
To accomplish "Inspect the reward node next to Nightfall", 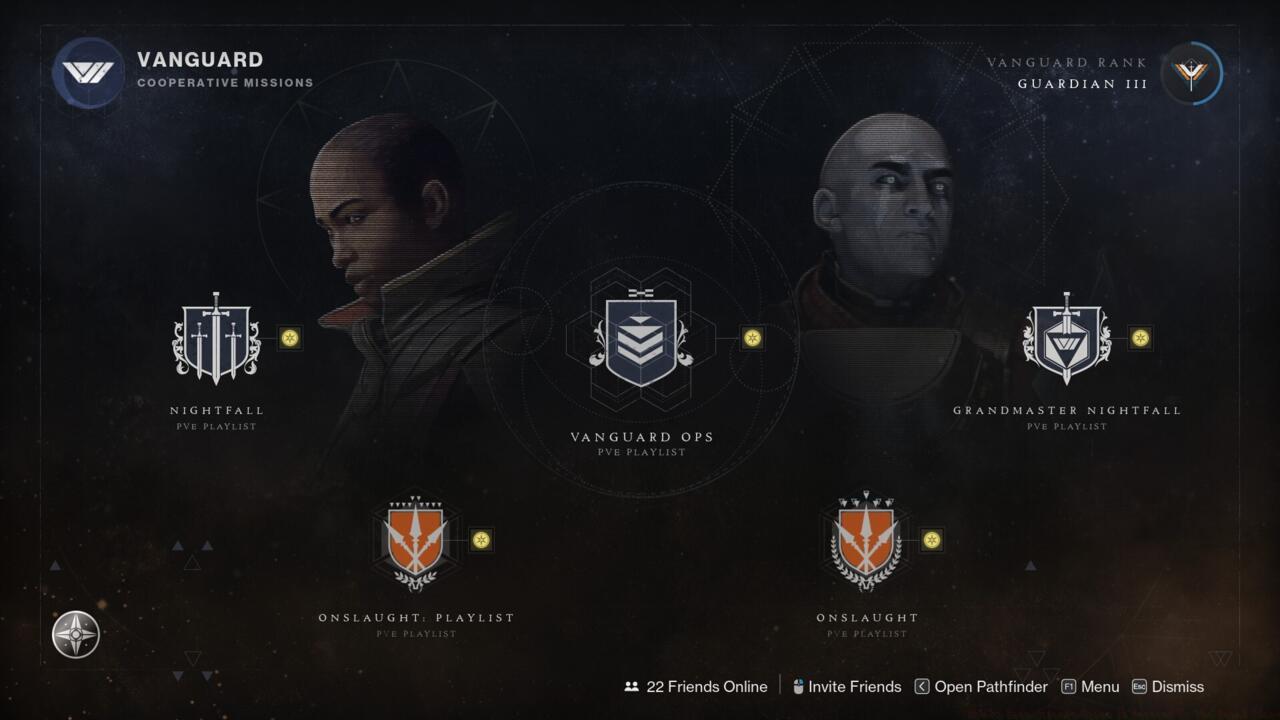I will coord(289,338).
